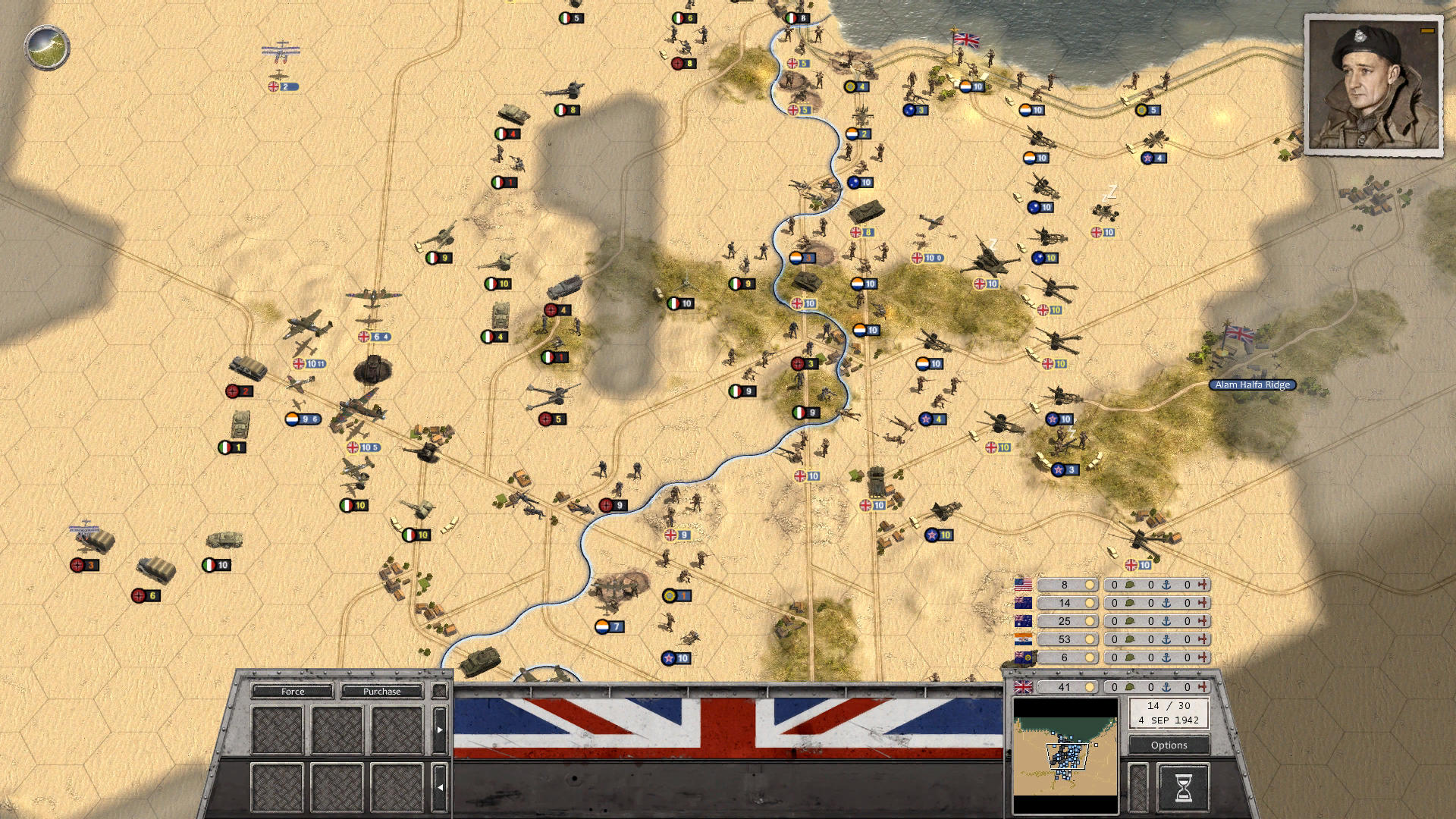1456x819 pixels.
Task: Click the American flag in the resource panel
Action: [x=1022, y=585]
